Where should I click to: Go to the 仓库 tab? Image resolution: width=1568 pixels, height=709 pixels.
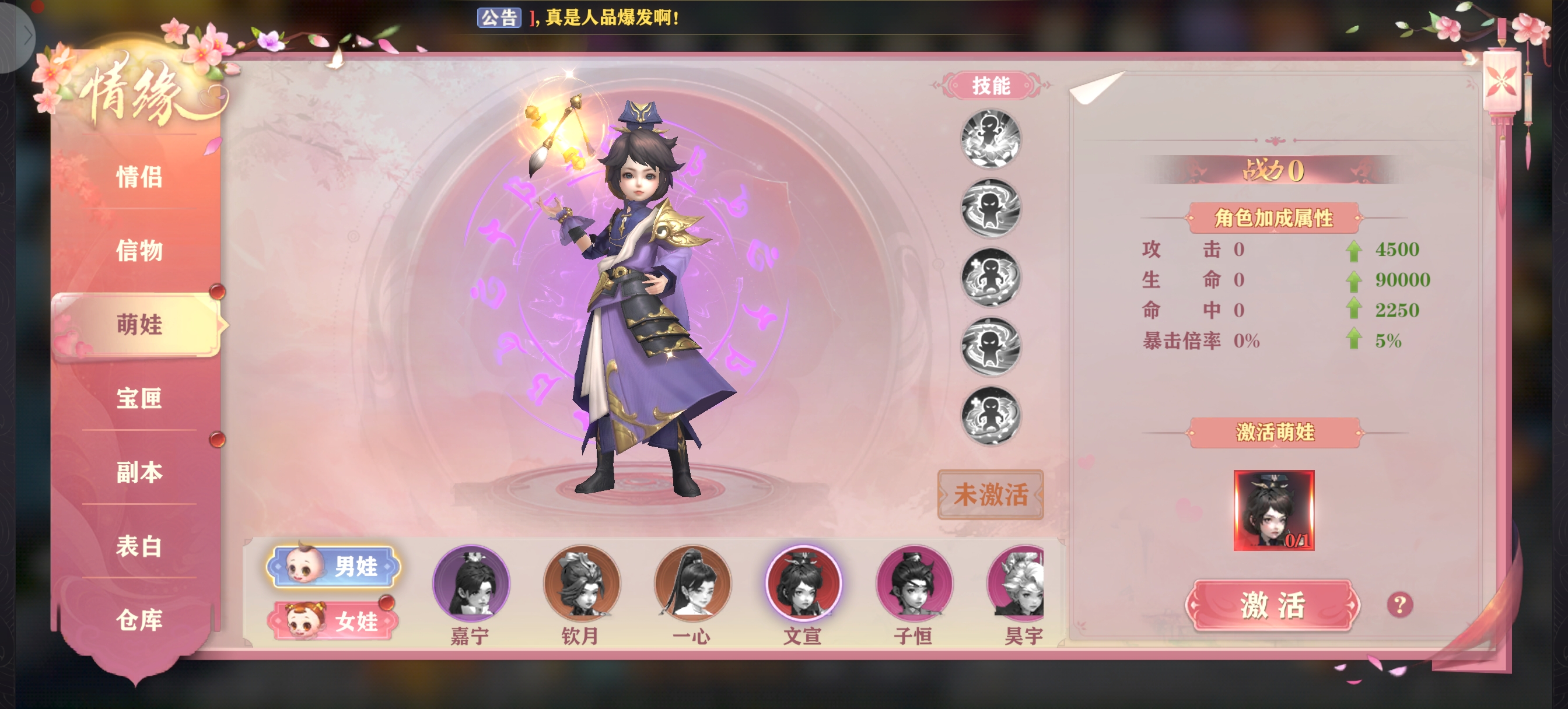click(139, 620)
